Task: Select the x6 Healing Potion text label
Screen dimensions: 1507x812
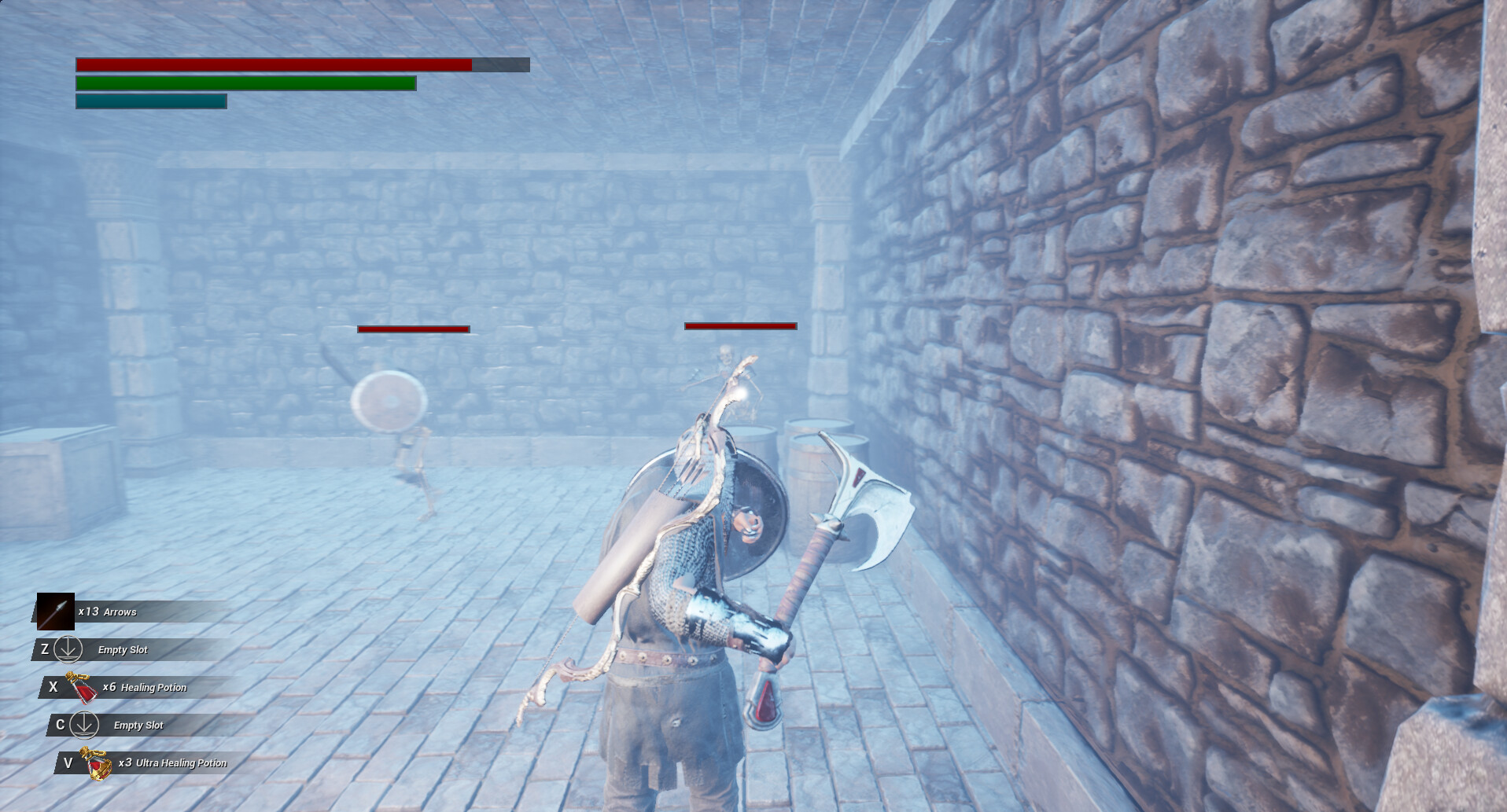Action: point(146,687)
